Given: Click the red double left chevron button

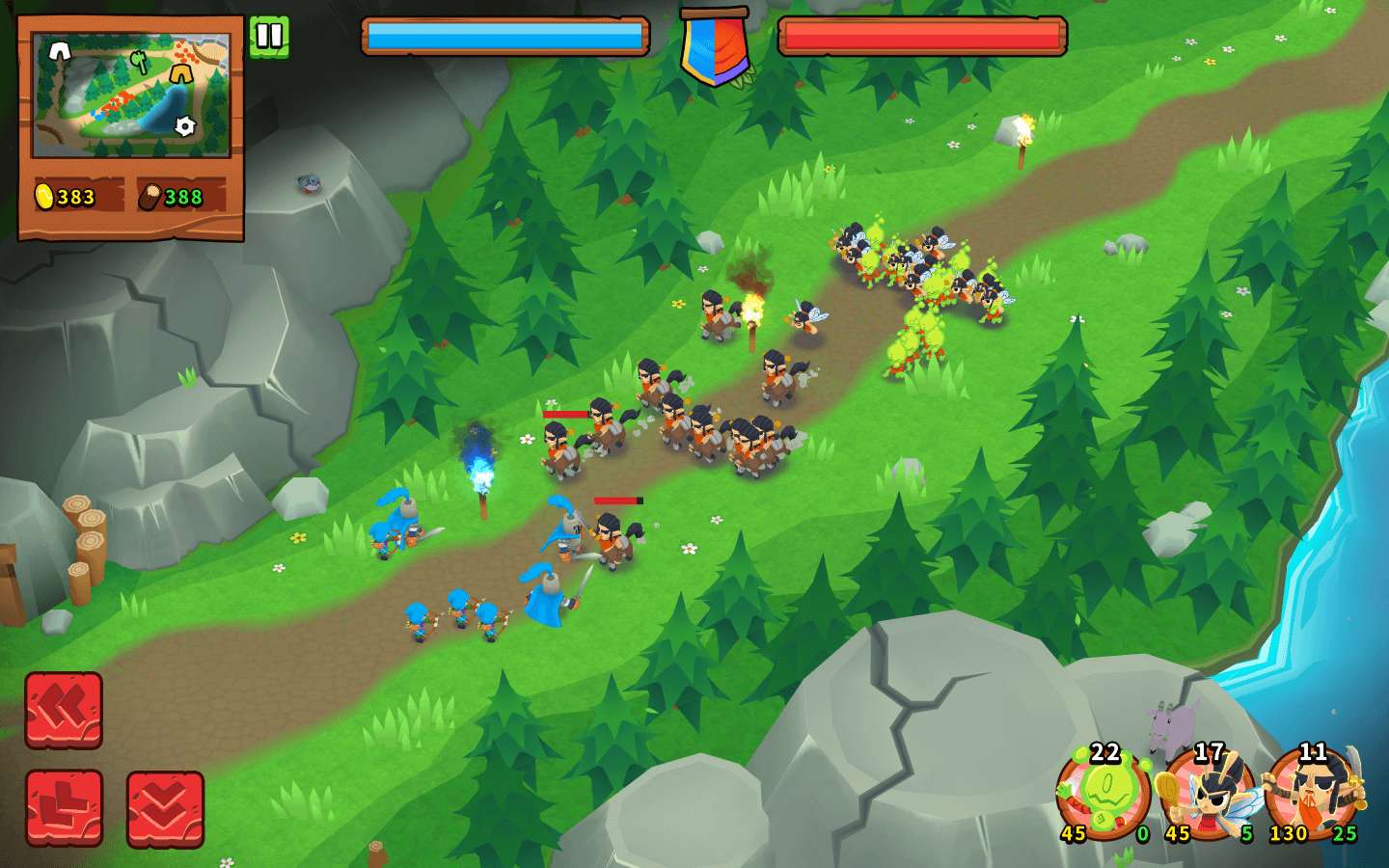Looking at the screenshot, I should pyautogui.click(x=64, y=710).
